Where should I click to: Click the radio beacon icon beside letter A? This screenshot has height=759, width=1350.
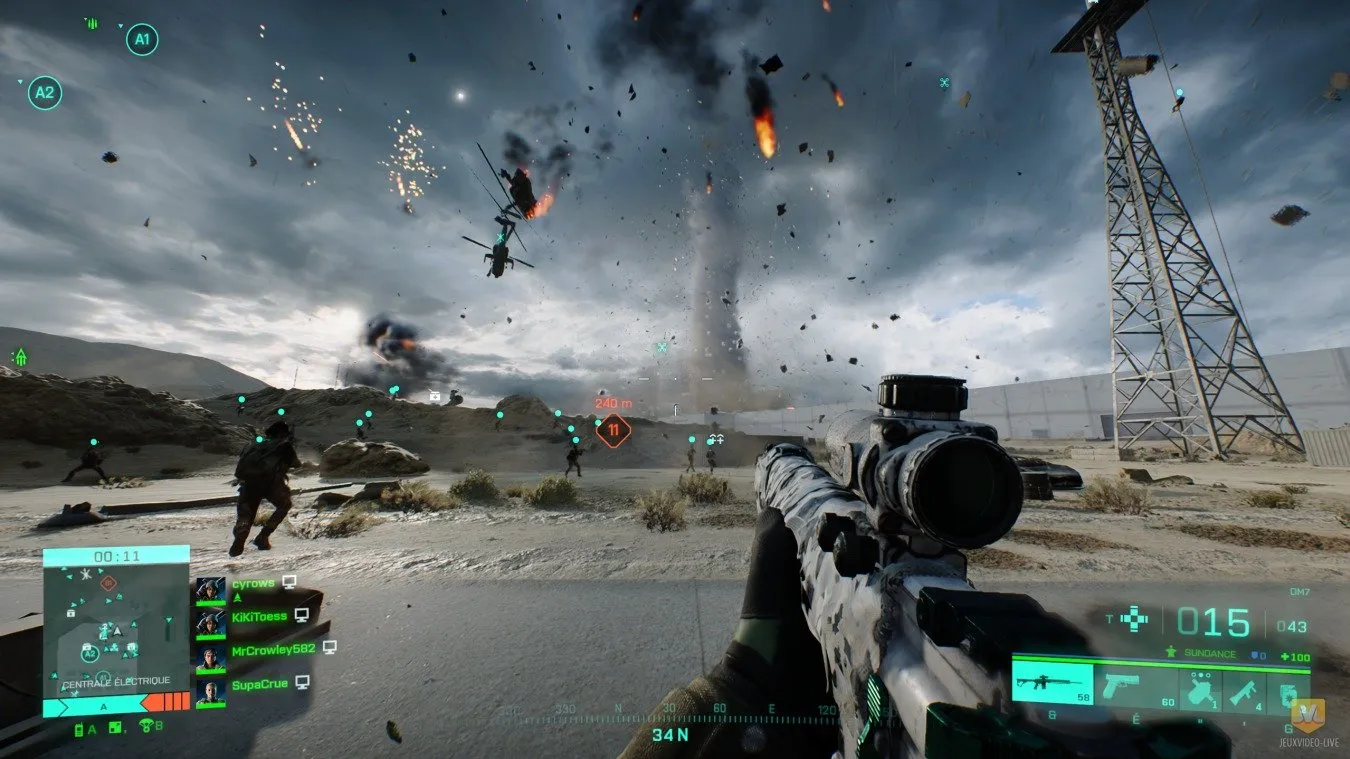tap(79, 728)
